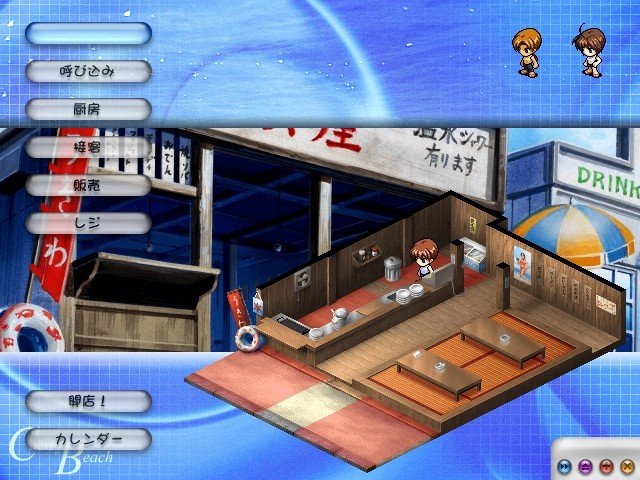The width and height of the screenshot is (640, 480).
Task: Click the red plus icon
Action: coord(606,465)
